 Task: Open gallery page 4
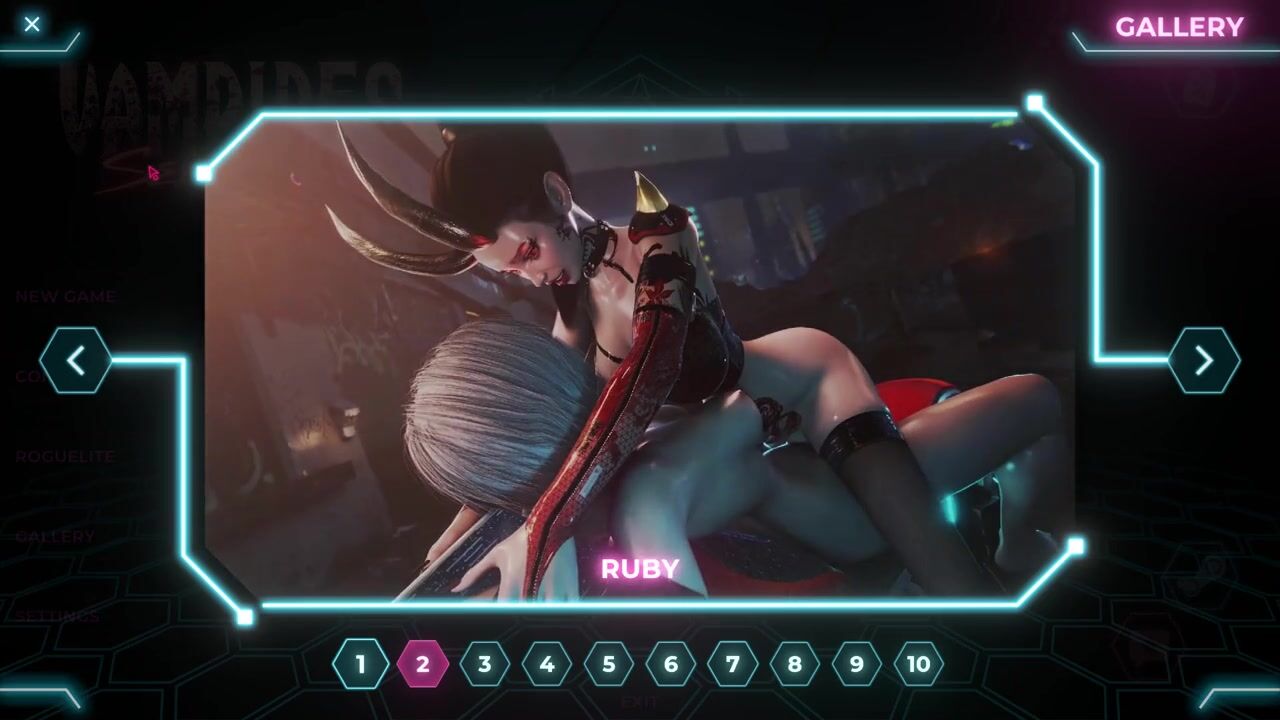[x=547, y=664]
